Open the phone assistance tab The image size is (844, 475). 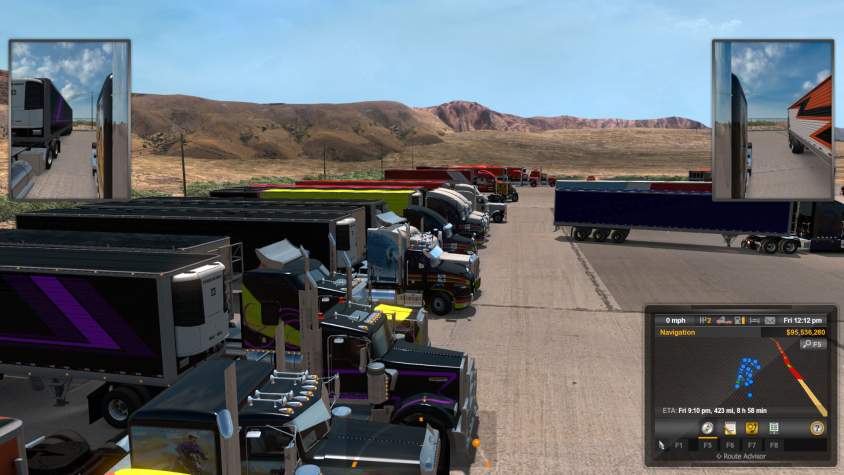[x=752, y=428]
